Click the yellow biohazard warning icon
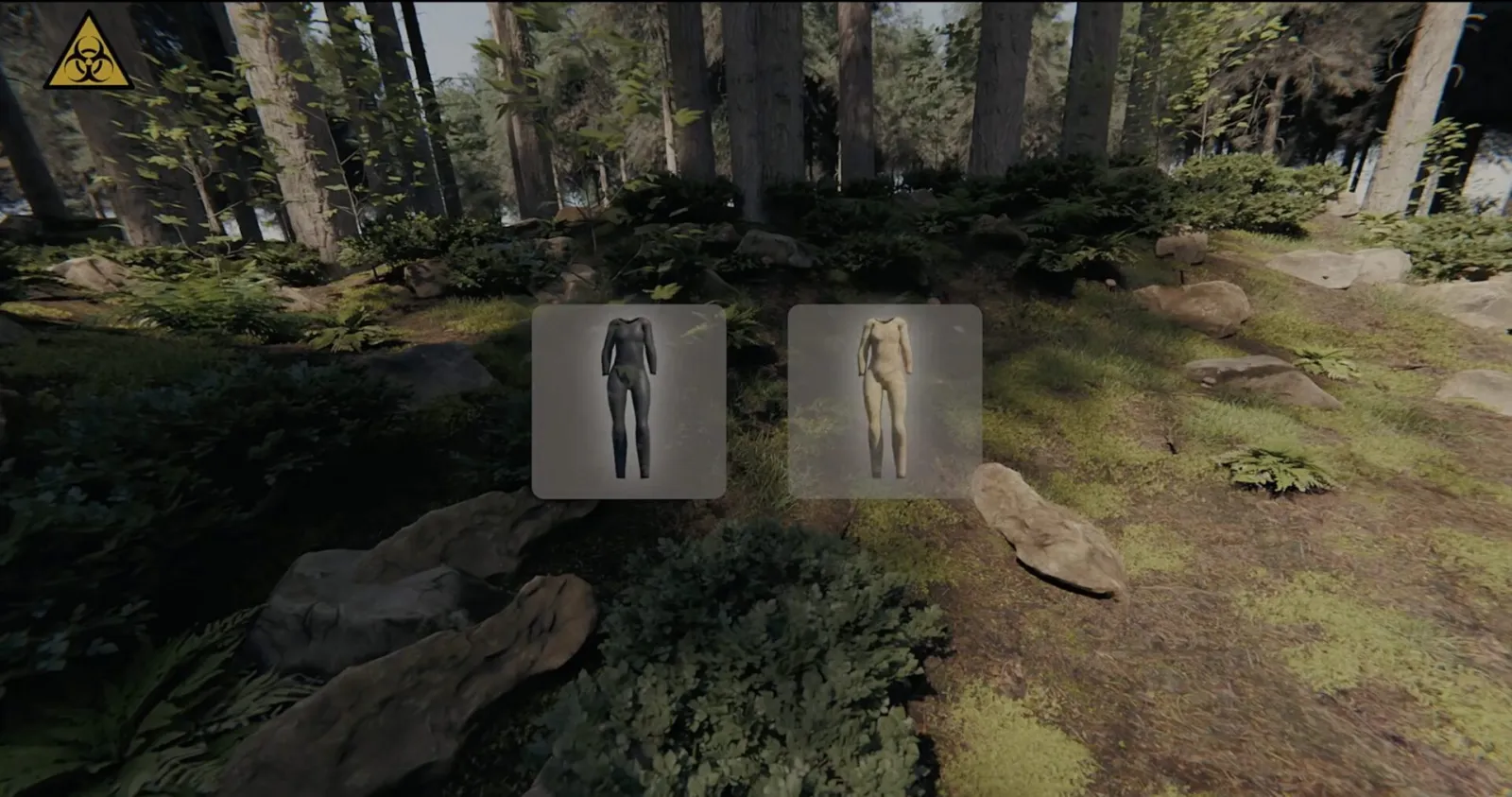 pyautogui.click(x=88, y=54)
